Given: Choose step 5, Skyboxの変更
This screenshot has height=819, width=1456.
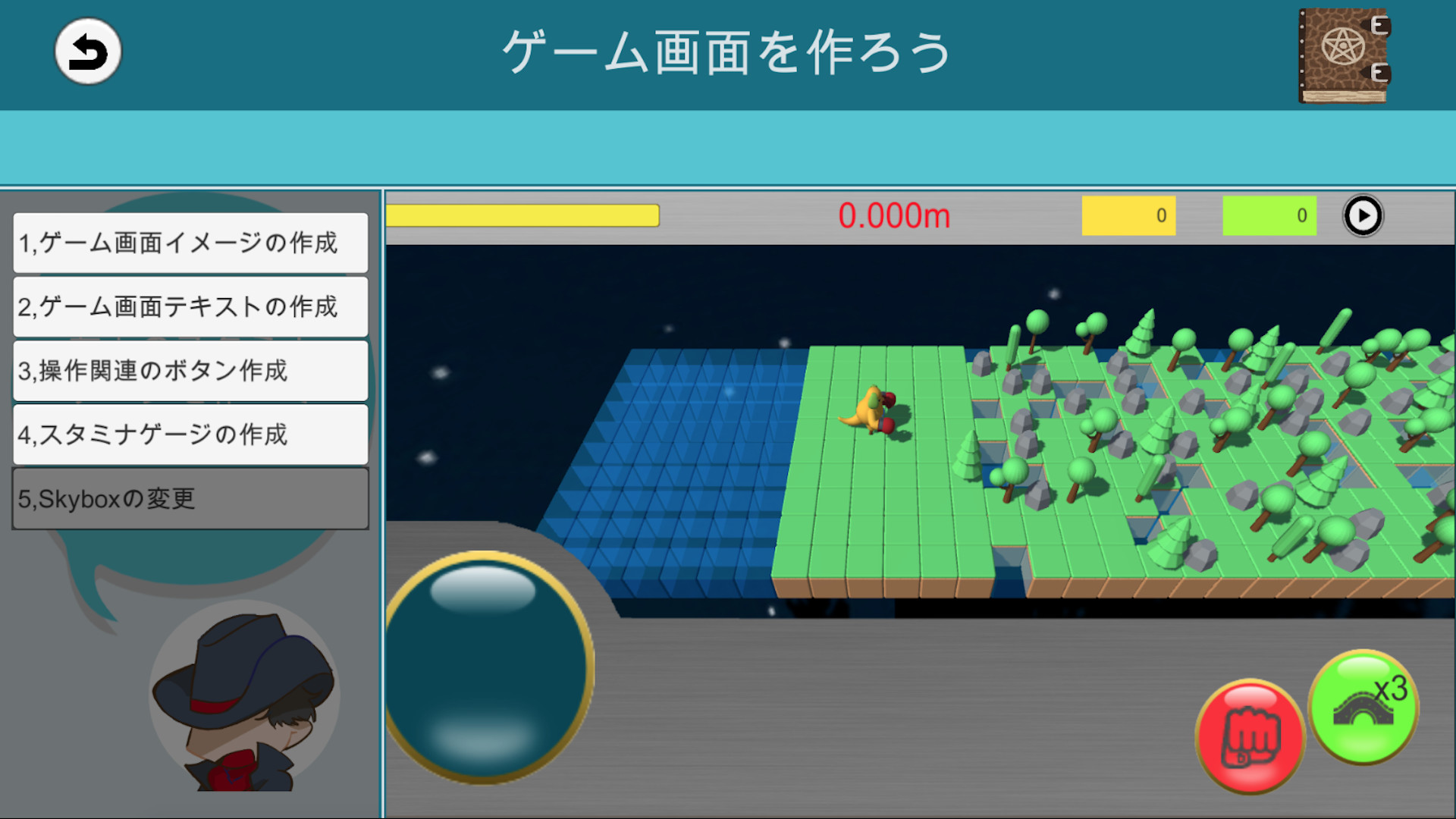Looking at the screenshot, I should coord(188,498).
